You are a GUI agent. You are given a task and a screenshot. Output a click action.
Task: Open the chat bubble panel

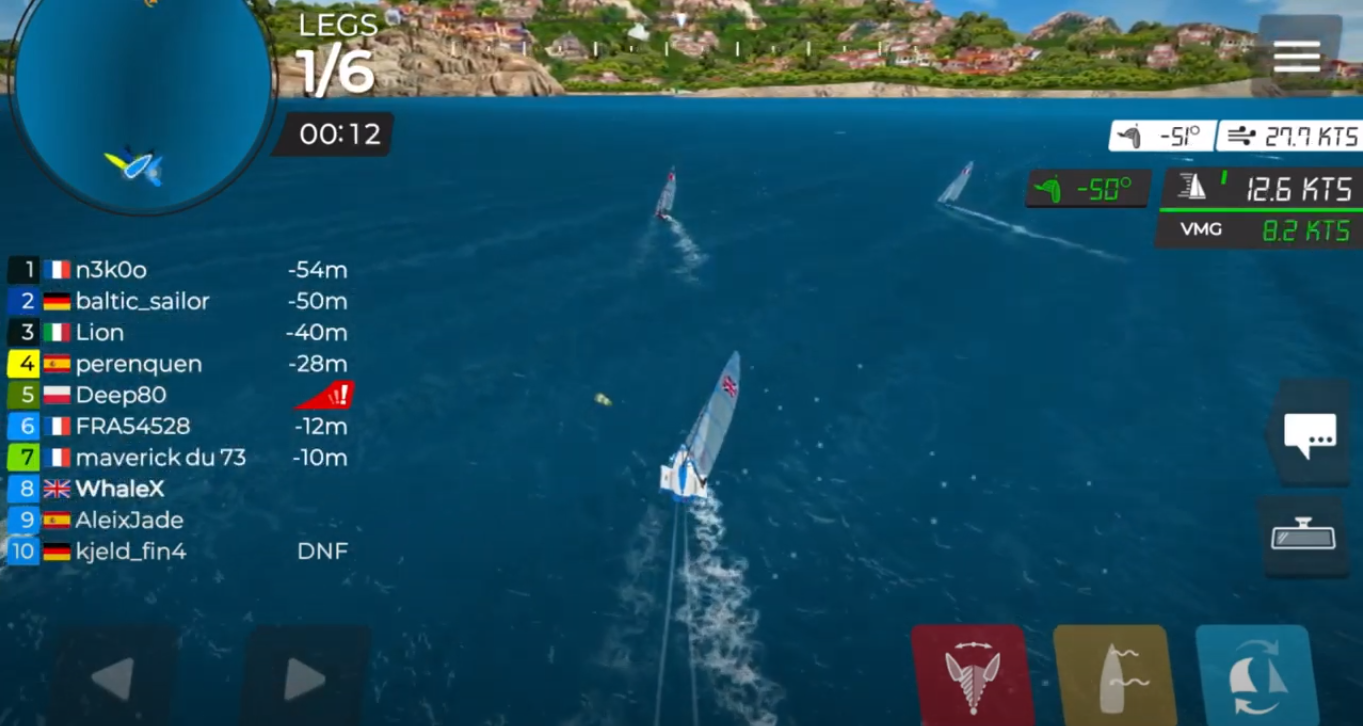[1309, 434]
